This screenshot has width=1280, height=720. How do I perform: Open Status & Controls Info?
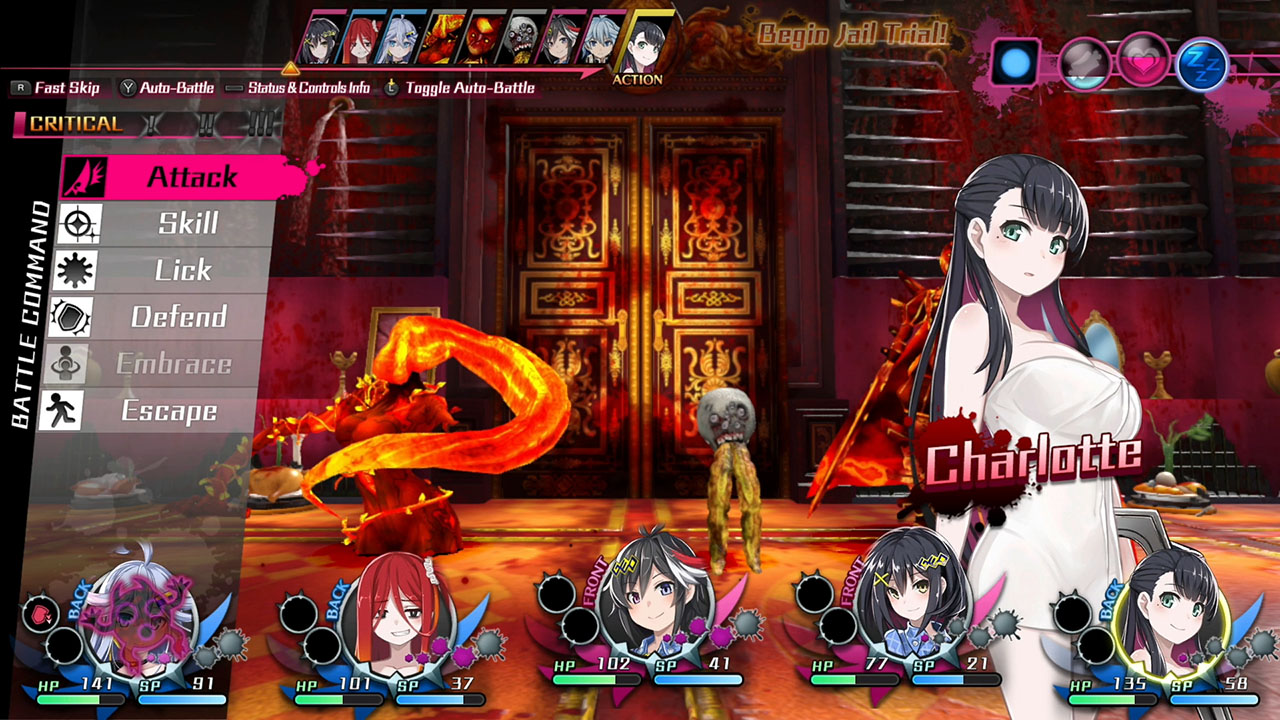pyautogui.click(x=300, y=88)
